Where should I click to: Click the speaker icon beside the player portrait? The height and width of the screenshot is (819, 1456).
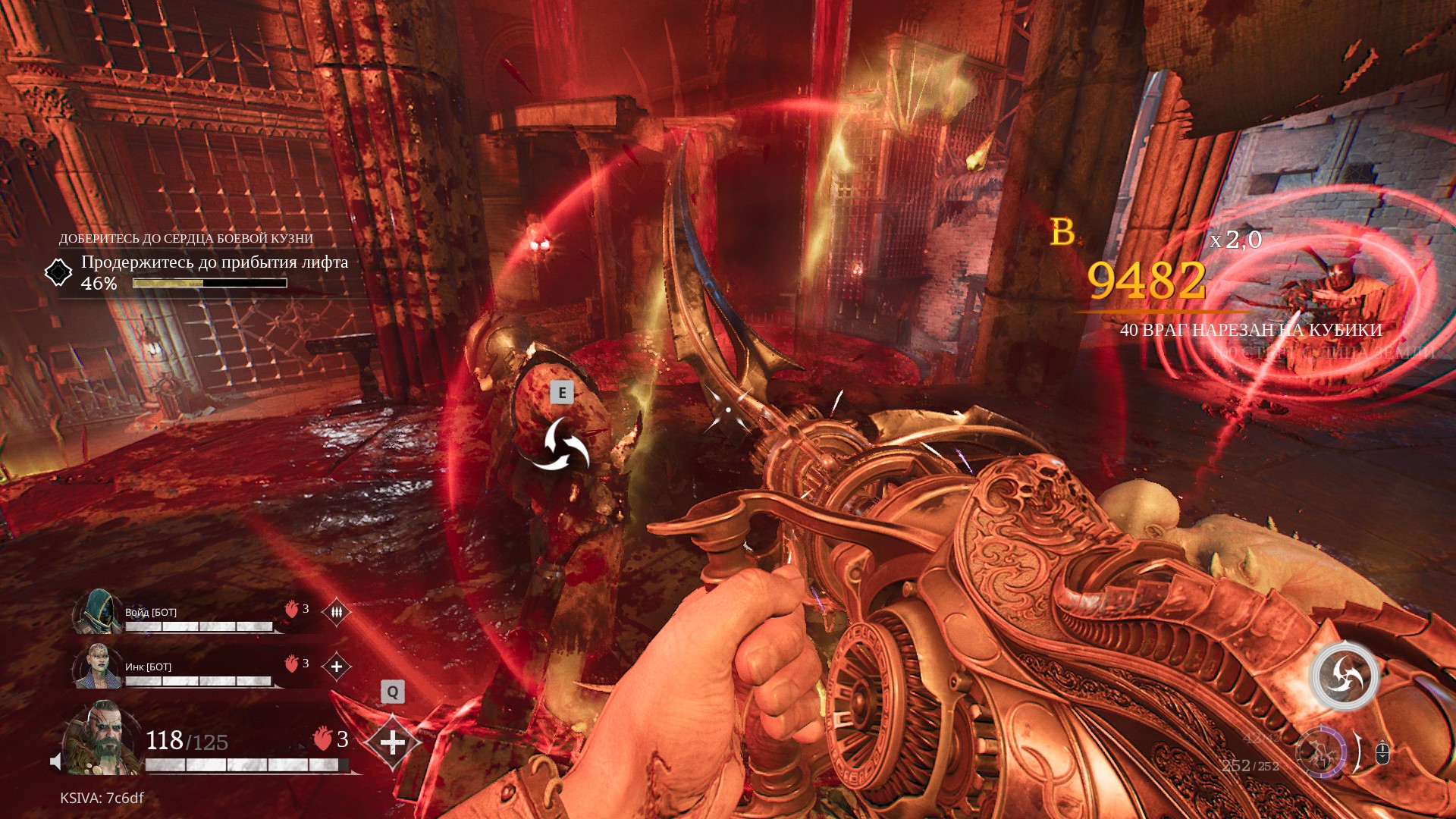55,761
